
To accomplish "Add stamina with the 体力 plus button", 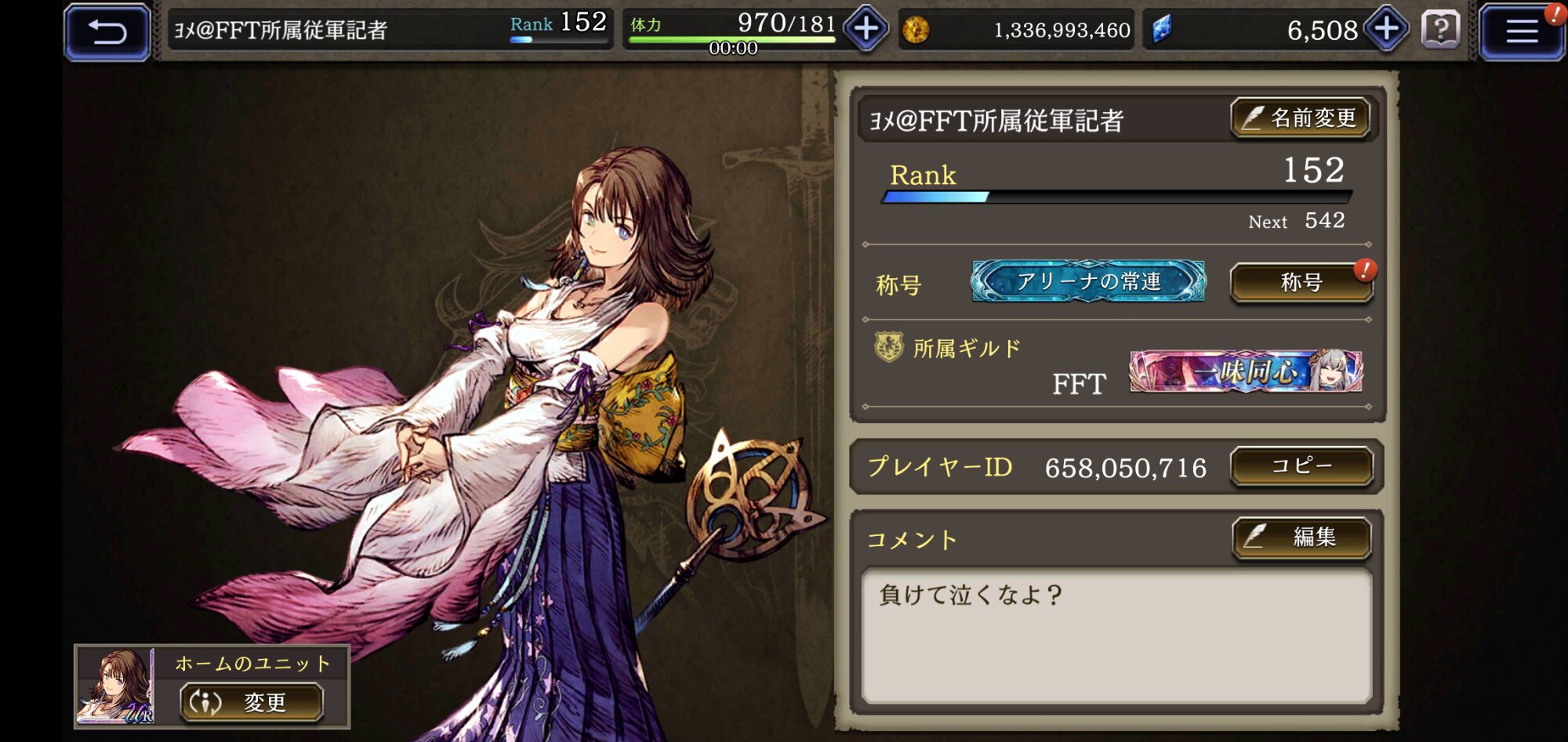I will pos(866,30).
